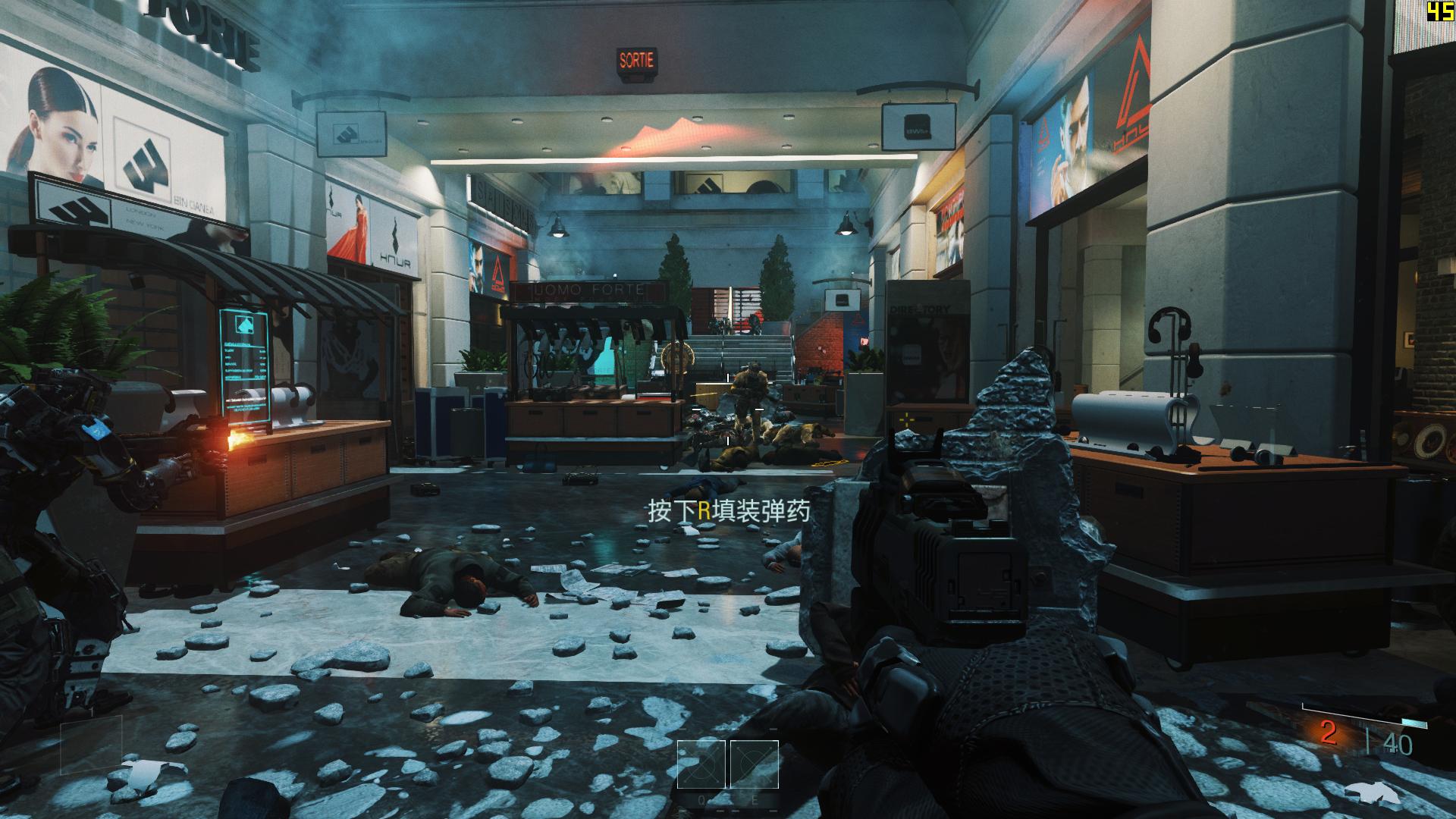The image size is (1456, 819).
Task: Select the crossed-out grenade slot labeled Q
Action: (702, 764)
